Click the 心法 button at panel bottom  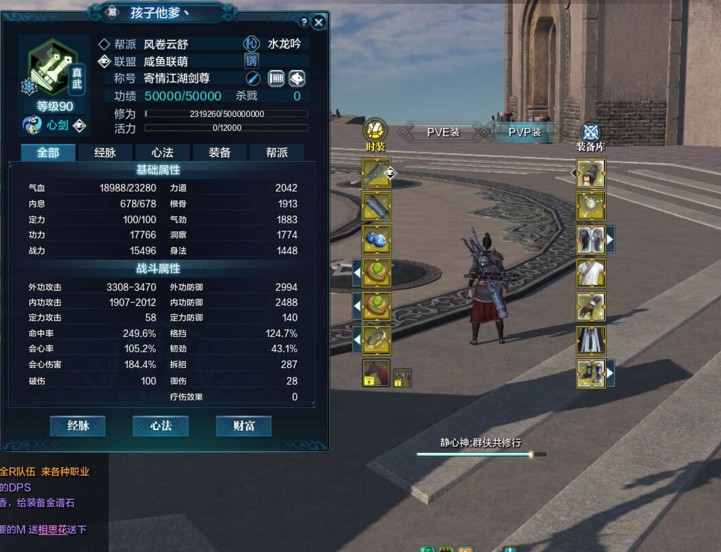pyautogui.click(x=161, y=425)
